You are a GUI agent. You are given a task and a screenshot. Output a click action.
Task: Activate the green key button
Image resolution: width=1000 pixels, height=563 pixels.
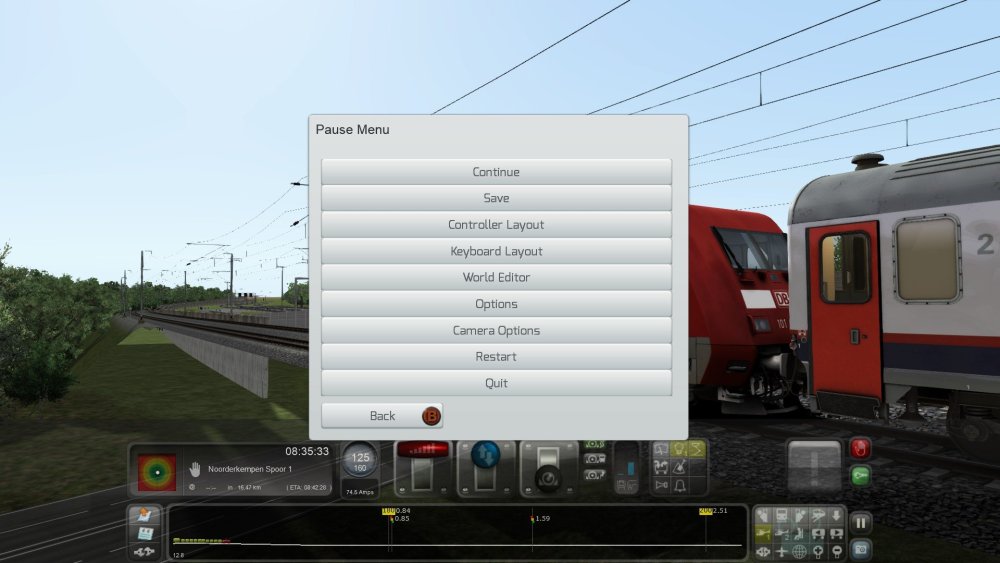860,476
